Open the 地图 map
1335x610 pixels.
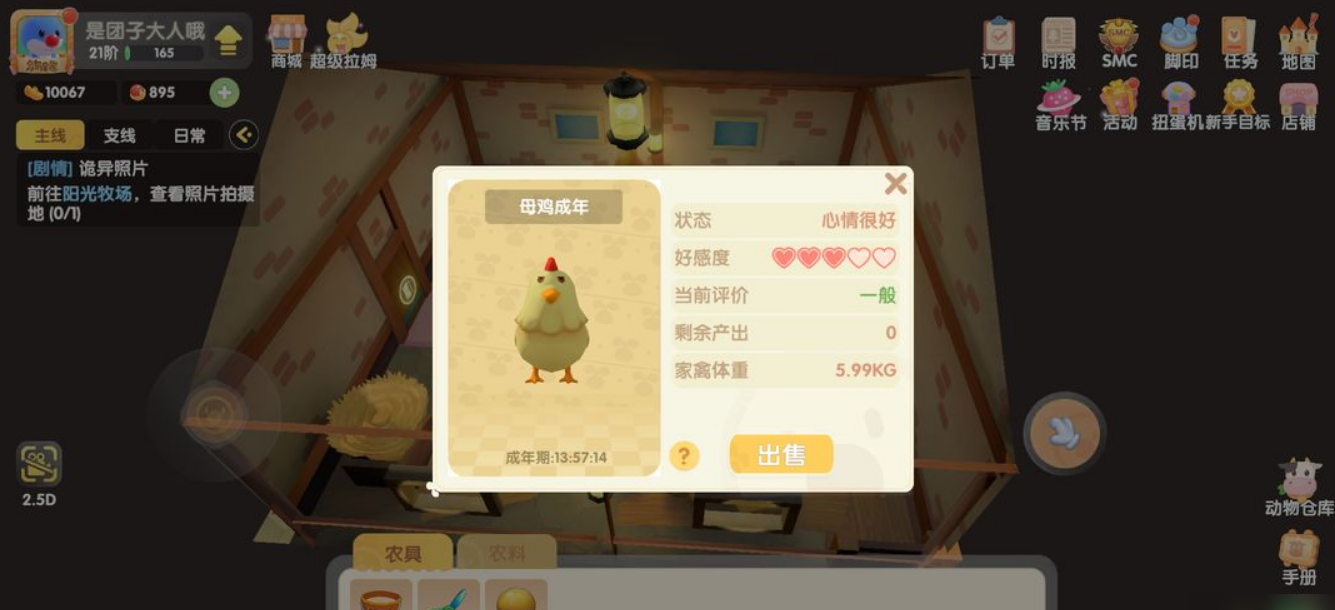click(x=1299, y=42)
